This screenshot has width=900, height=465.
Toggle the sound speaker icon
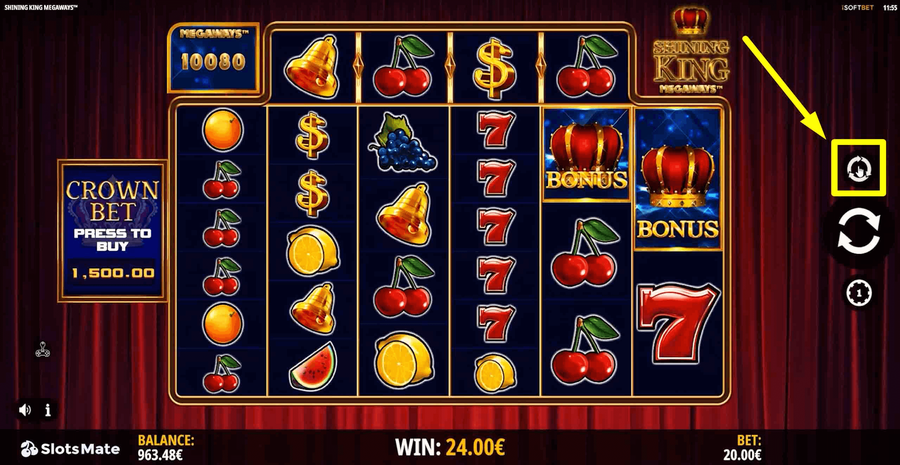(x=25, y=409)
